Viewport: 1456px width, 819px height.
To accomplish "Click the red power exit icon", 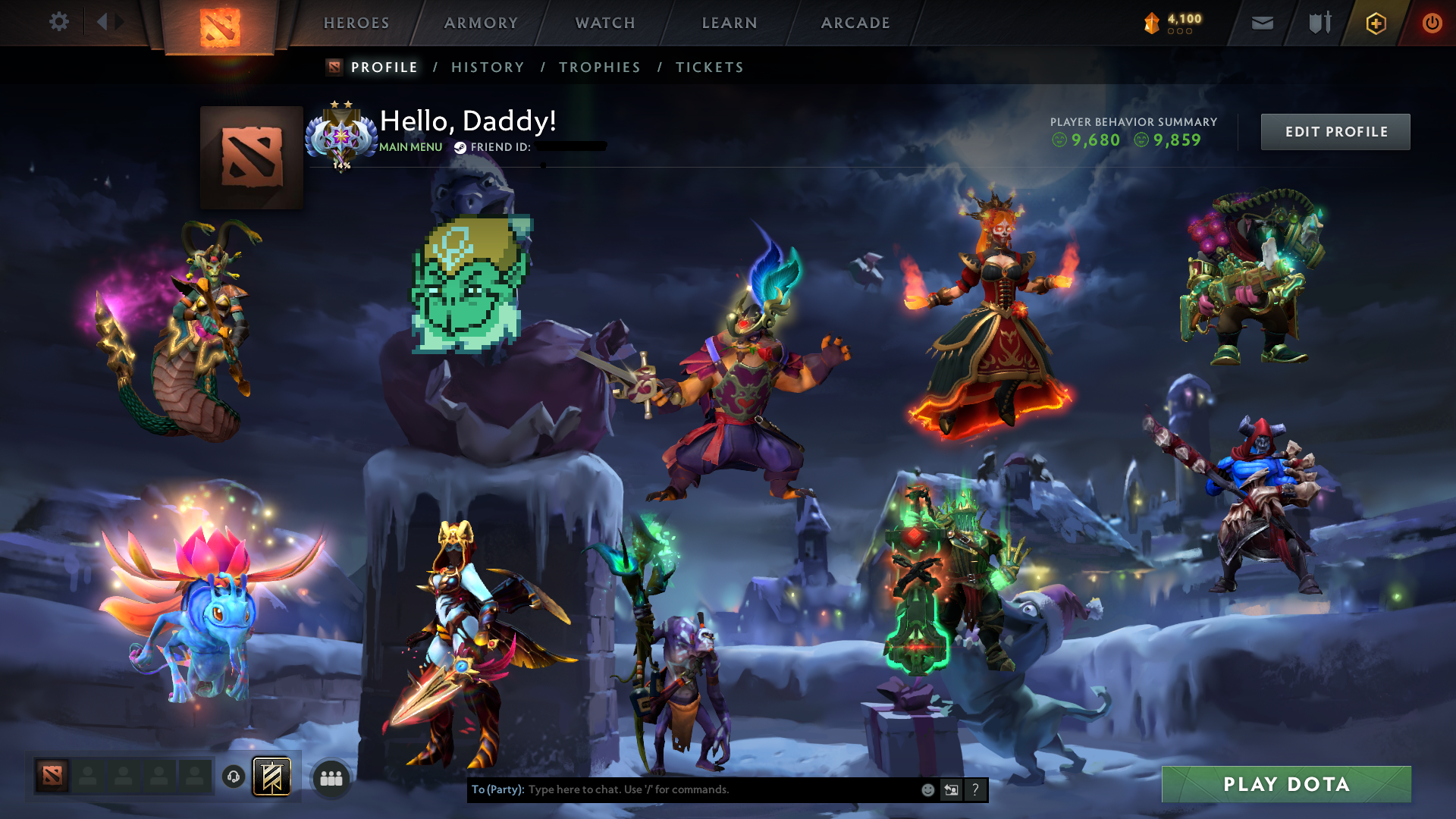I will click(x=1432, y=23).
